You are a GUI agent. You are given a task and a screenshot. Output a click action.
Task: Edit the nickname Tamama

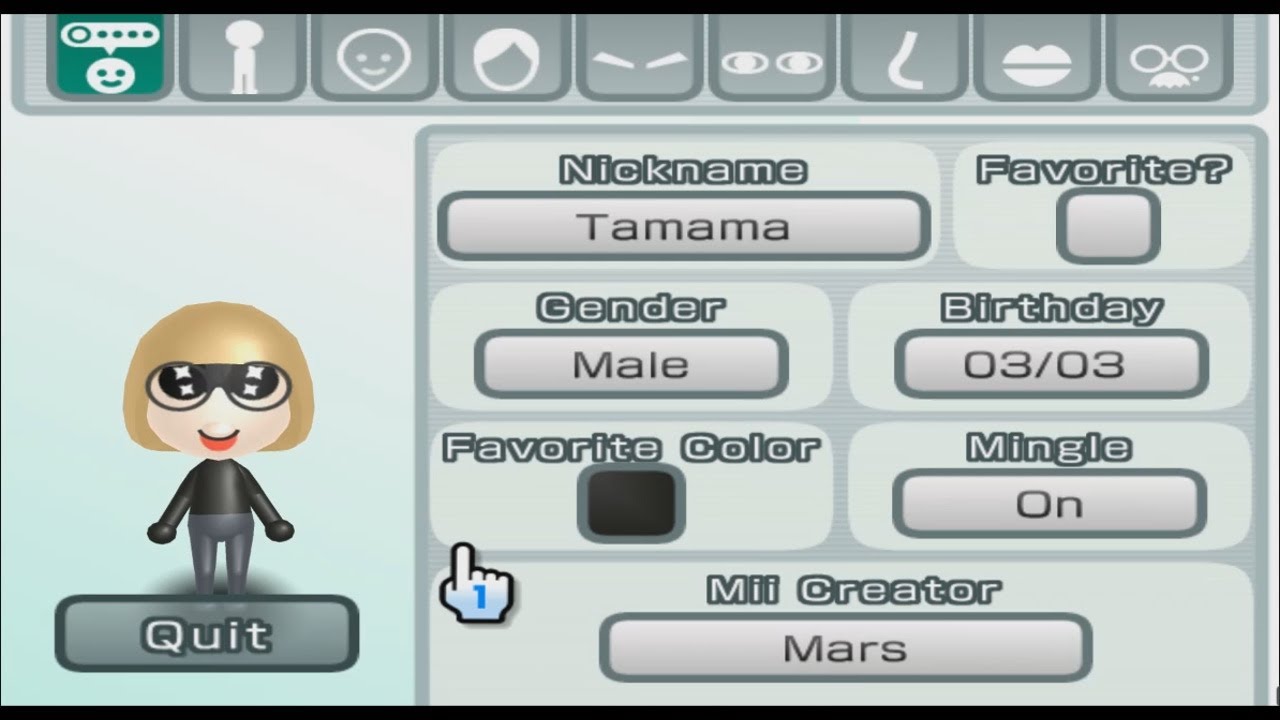click(683, 226)
